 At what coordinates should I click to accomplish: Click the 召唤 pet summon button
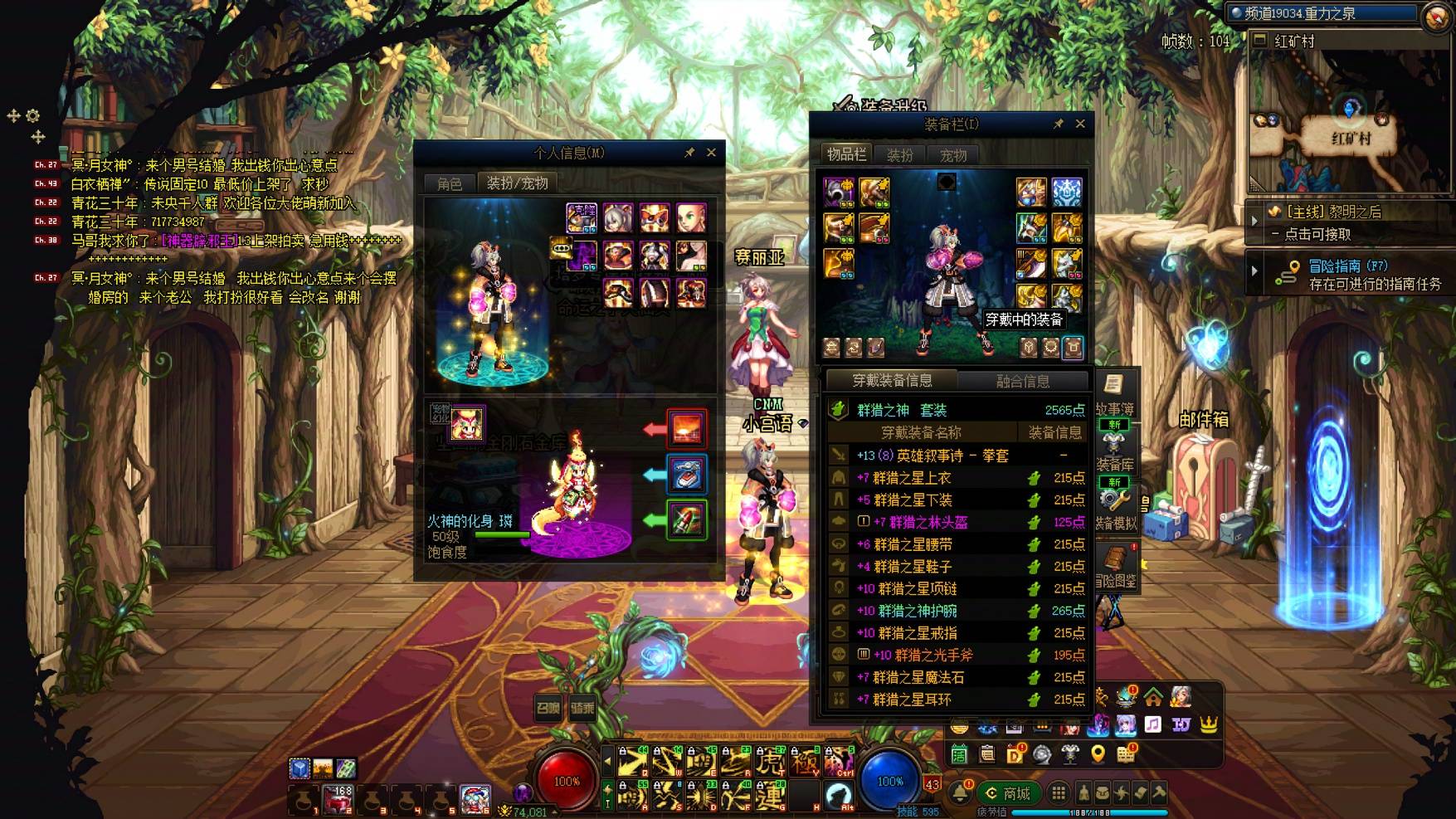(x=548, y=709)
